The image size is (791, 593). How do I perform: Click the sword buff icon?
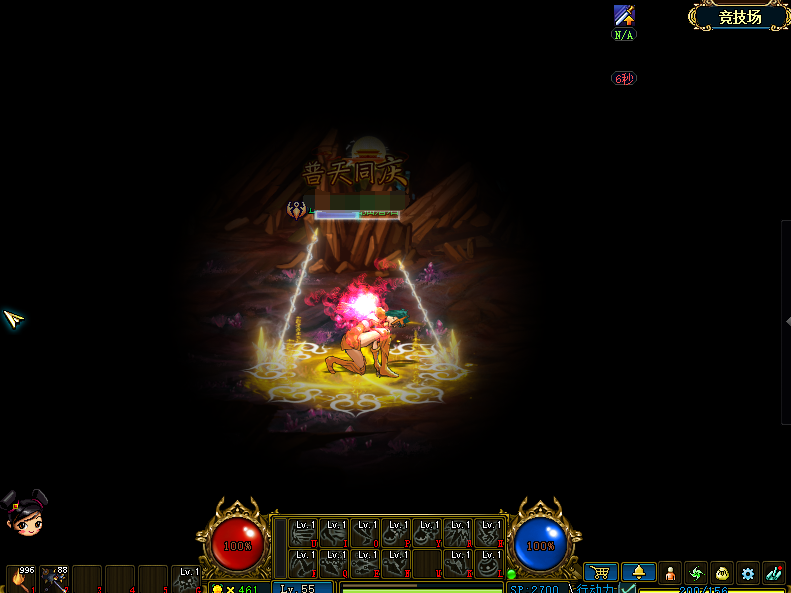pos(624,16)
